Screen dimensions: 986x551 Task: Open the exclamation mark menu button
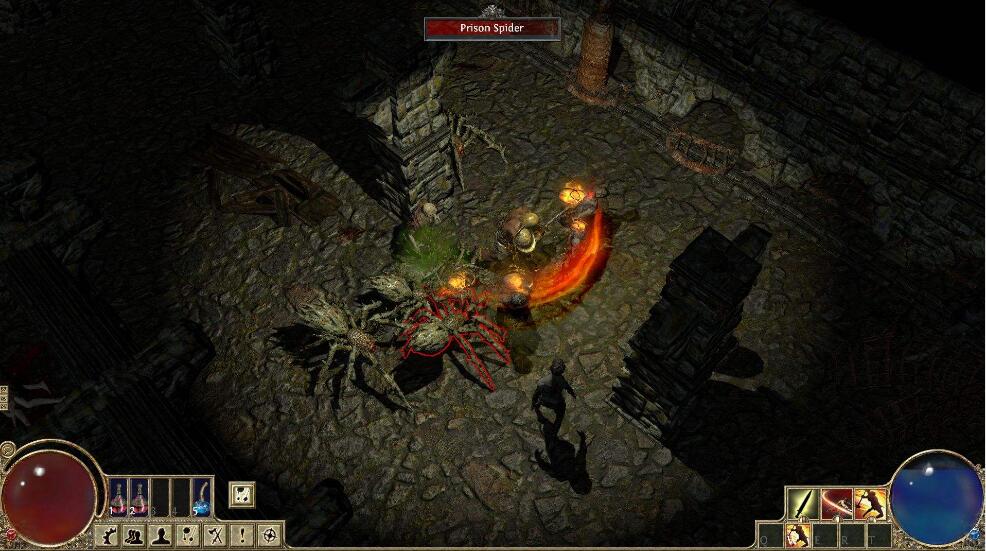point(241,536)
